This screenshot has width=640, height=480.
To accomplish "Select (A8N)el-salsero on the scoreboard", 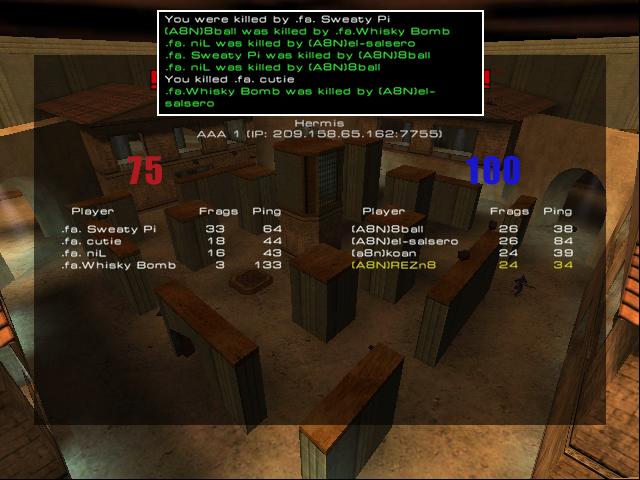I will [404, 241].
